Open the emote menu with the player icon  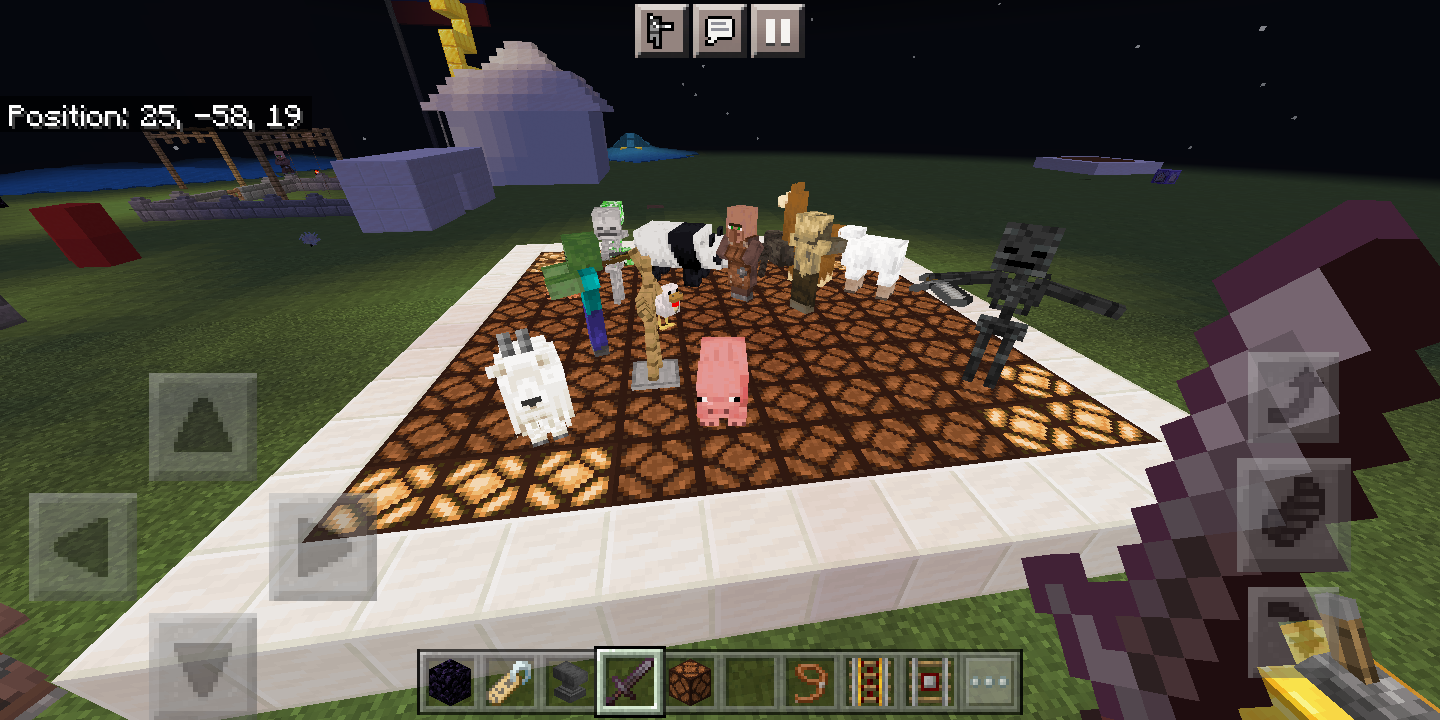[662, 30]
